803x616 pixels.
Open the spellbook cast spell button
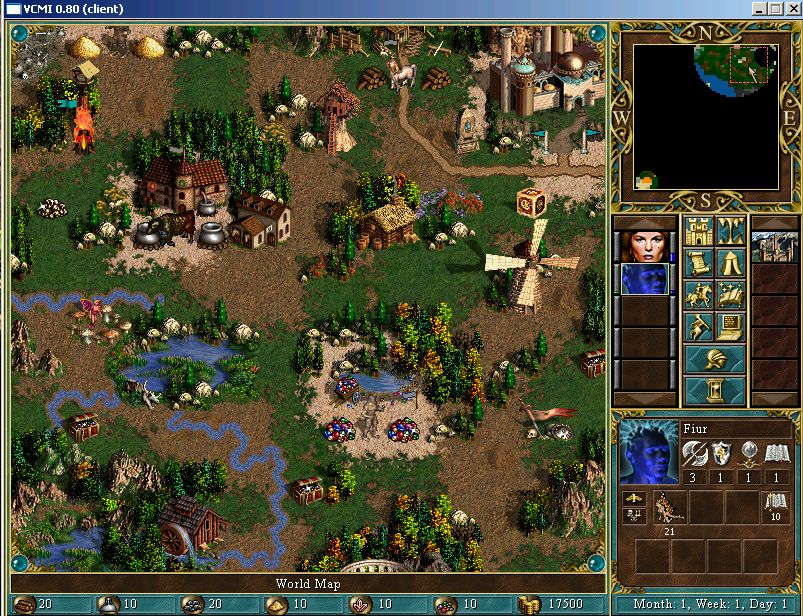[731, 296]
